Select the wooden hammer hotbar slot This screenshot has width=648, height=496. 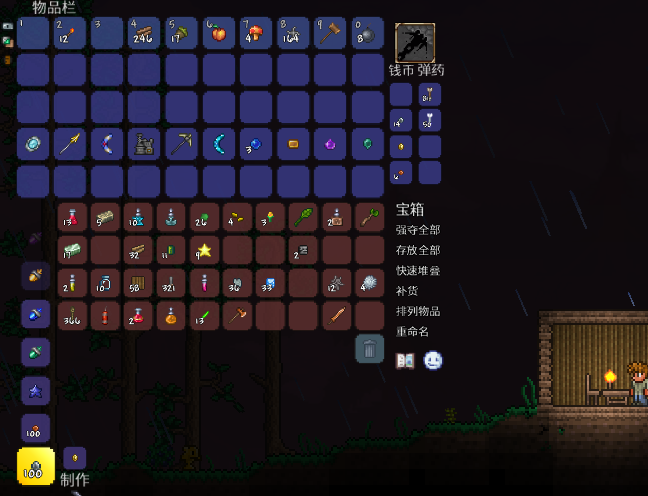click(330, 34)
